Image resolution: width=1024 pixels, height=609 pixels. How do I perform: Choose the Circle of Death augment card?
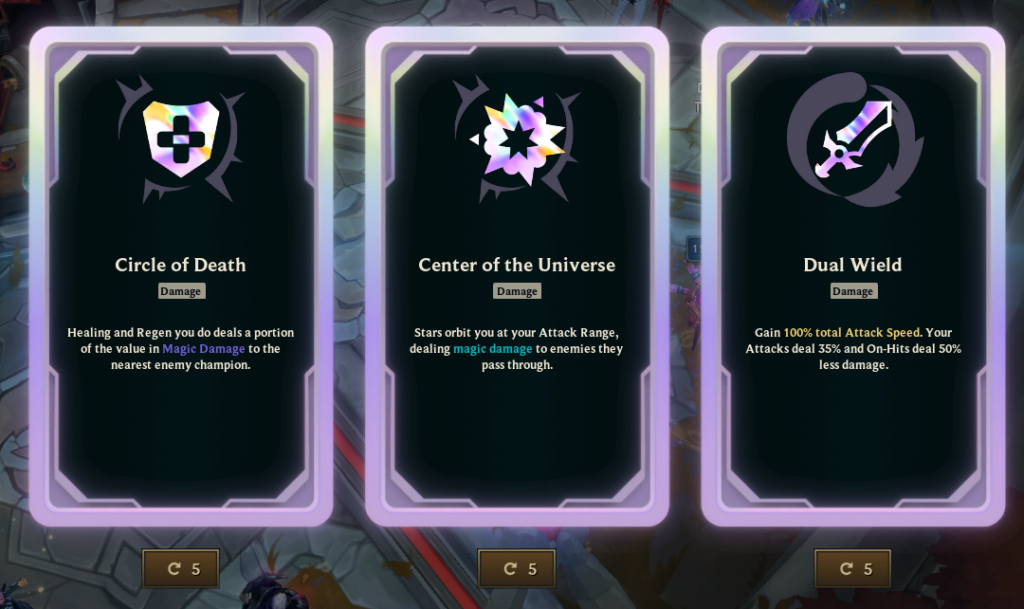pos(181,276)
